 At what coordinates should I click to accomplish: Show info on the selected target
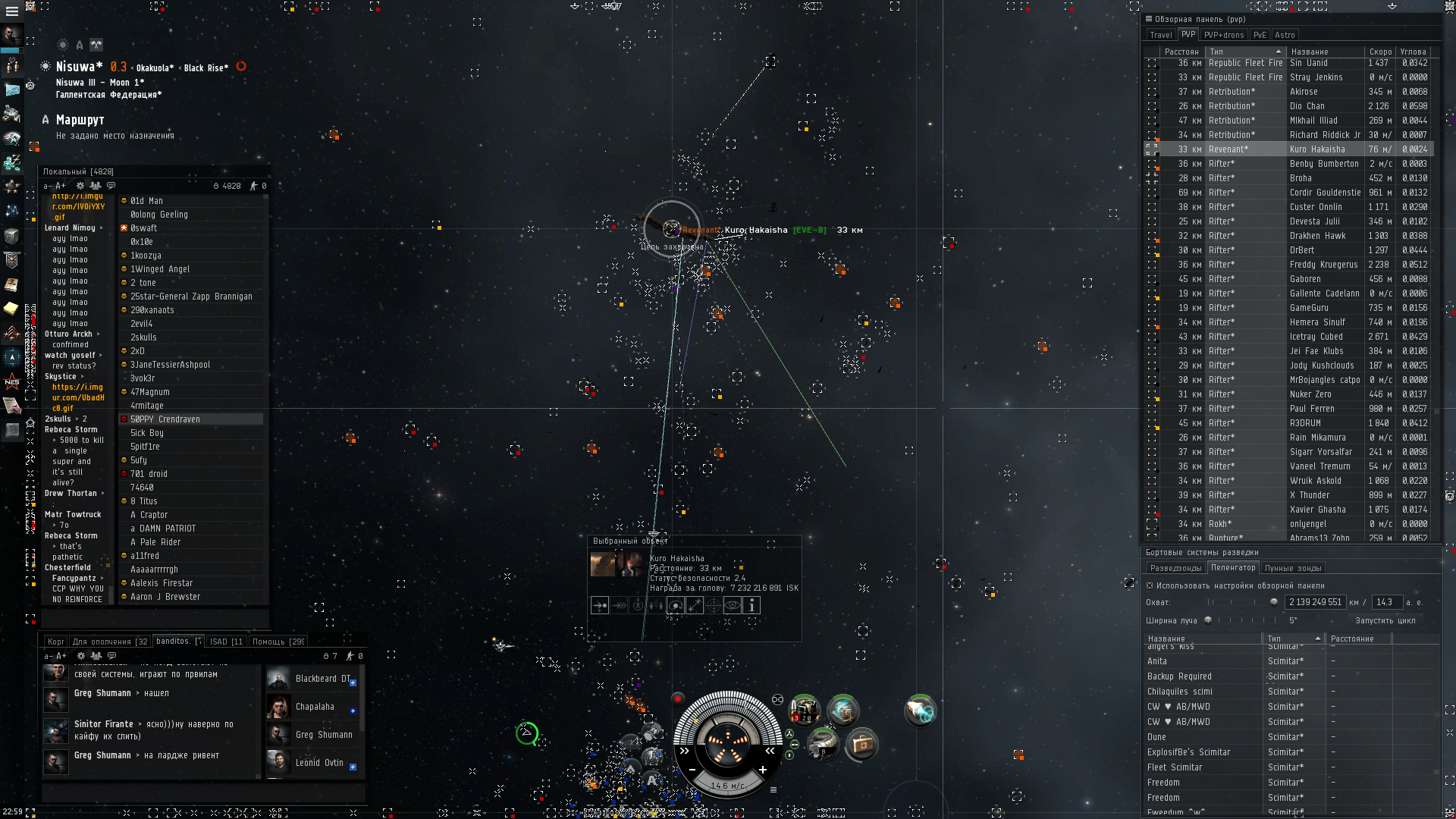pos(752,605)
